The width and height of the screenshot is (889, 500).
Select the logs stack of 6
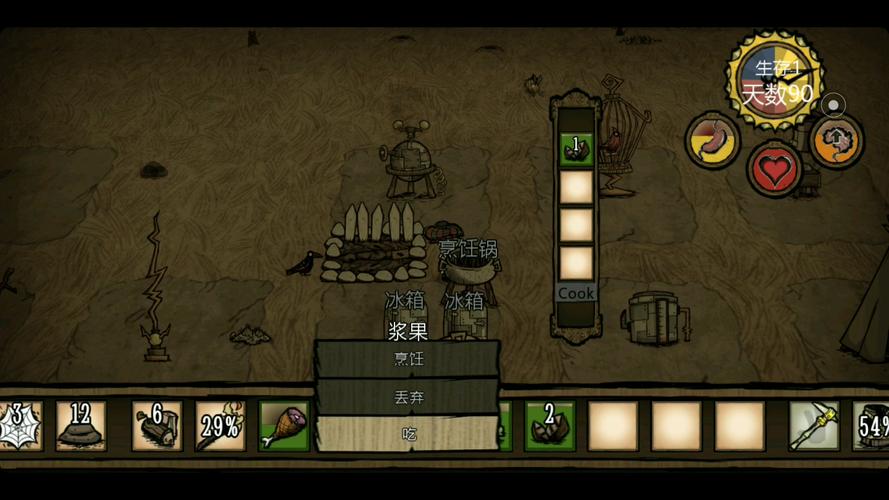pyautogui.click(x=157, y=426)
